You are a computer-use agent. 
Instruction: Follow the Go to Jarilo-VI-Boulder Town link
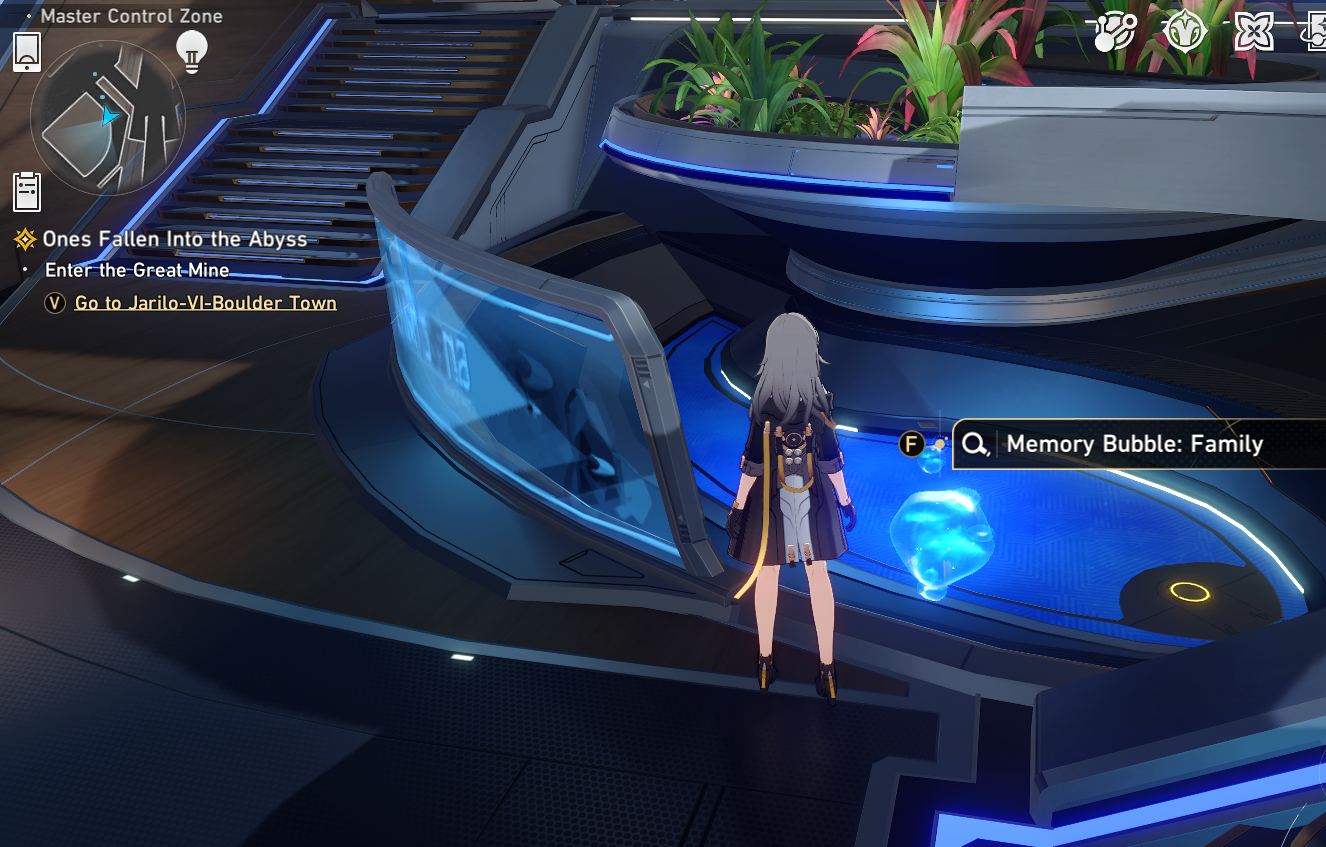coord(205,302)
